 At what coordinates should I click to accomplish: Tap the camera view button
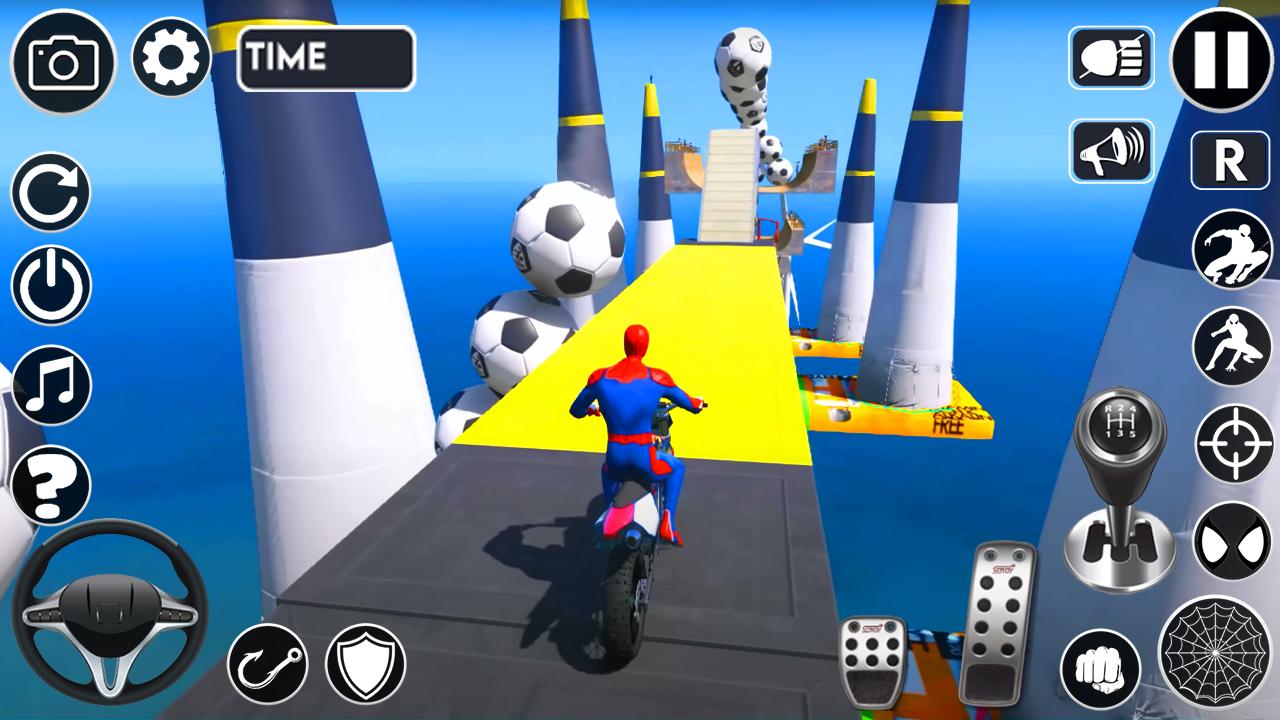(63, 61)
